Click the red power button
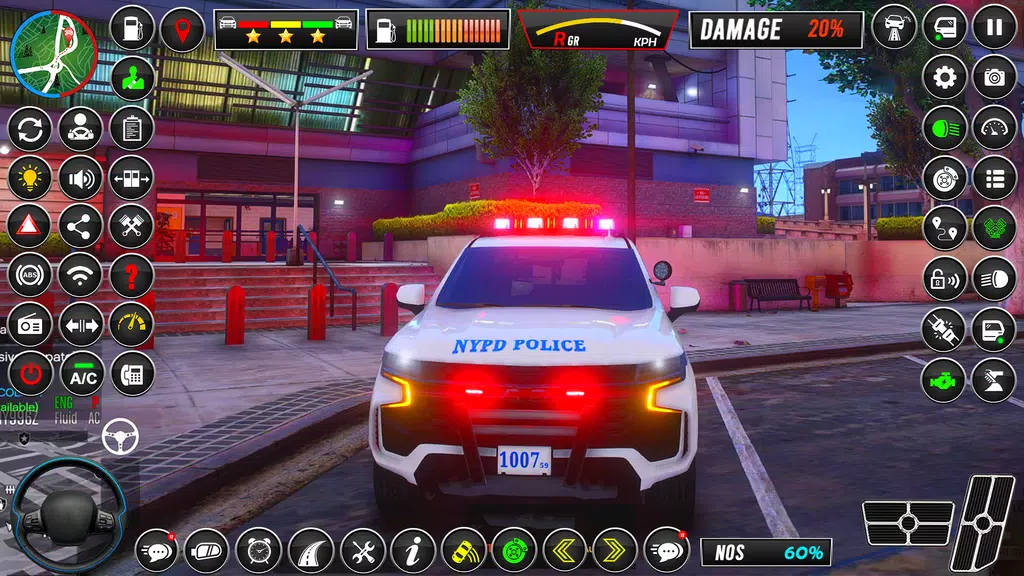The width and height of the screenshot is (1024, 576). click(x=30, y=375)
